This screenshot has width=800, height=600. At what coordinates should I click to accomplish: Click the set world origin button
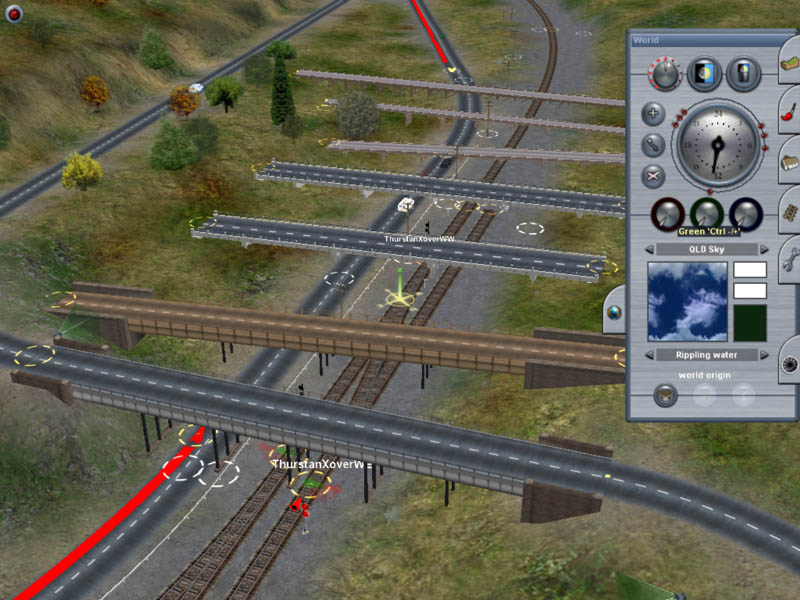pyautogui.click(x=664, y=394)
